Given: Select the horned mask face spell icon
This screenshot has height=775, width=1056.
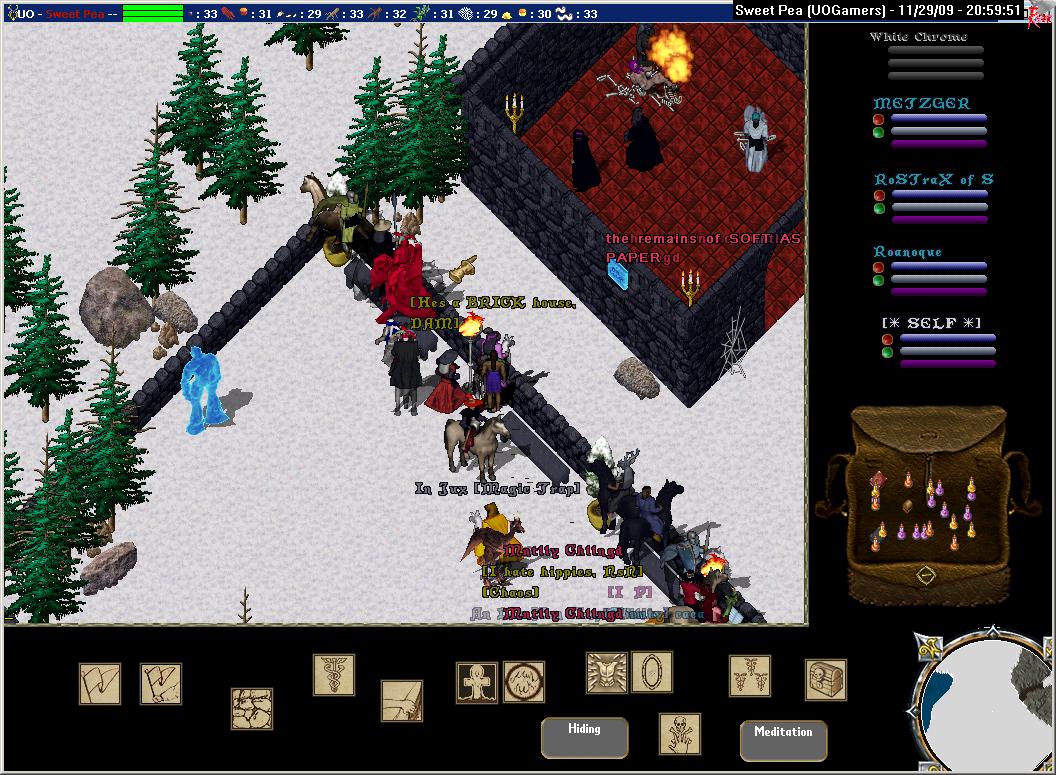Looking at the screenshot, I should pyautogui.click(x=606, y=672).
